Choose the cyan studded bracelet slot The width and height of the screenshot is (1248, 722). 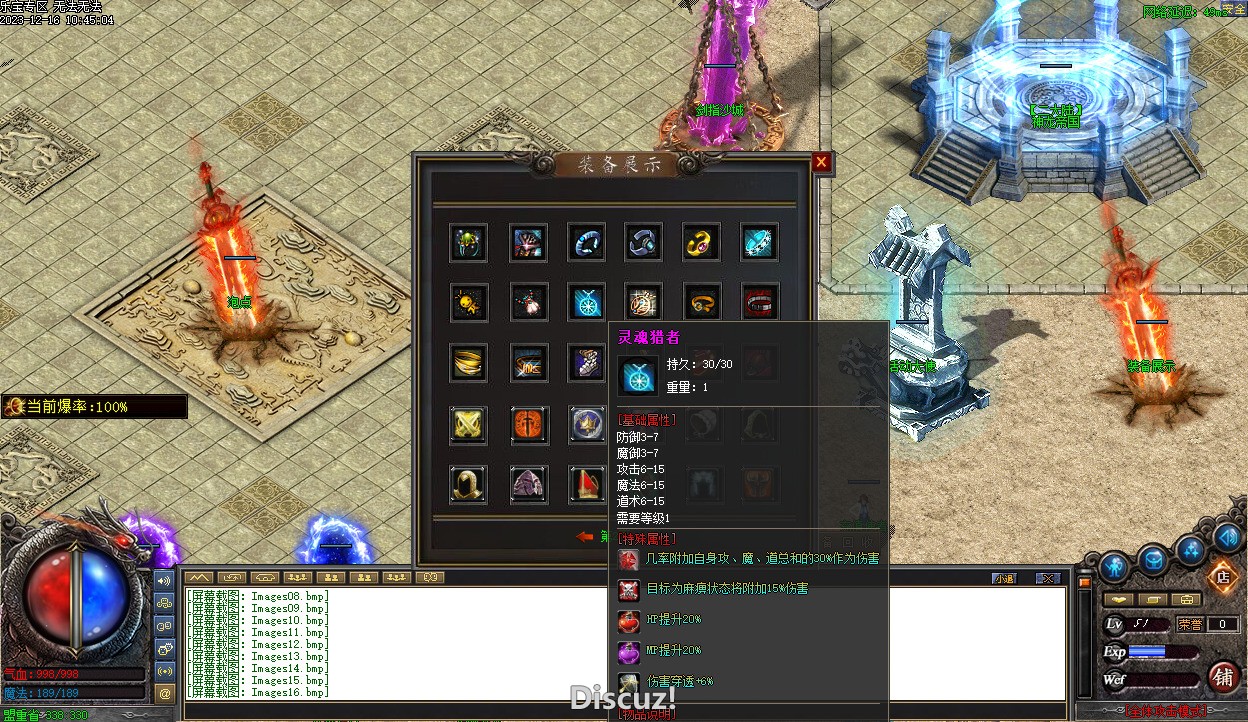pos(760,243)
